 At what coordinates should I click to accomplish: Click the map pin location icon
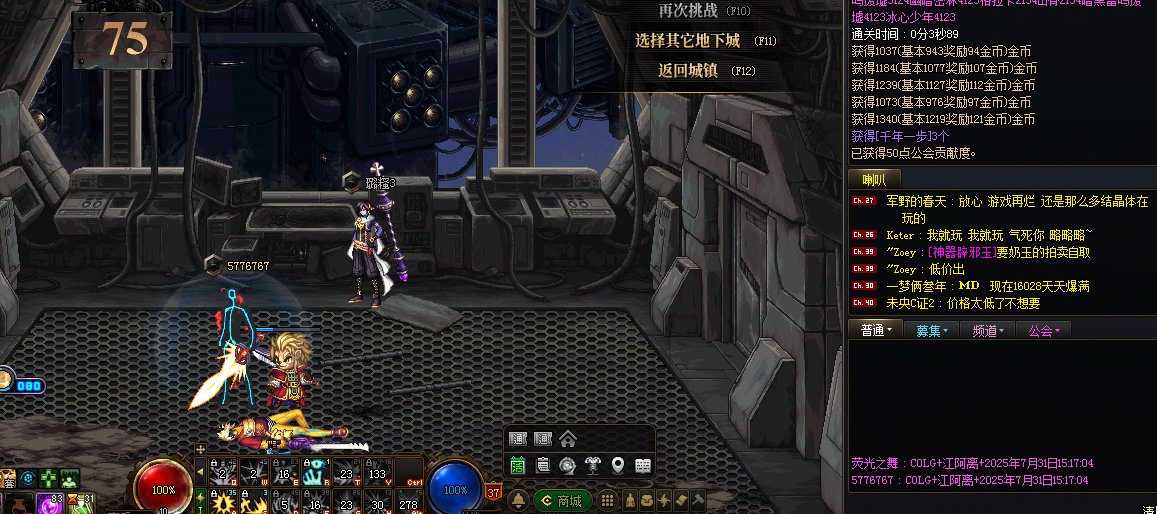click(x=617, y=465)
